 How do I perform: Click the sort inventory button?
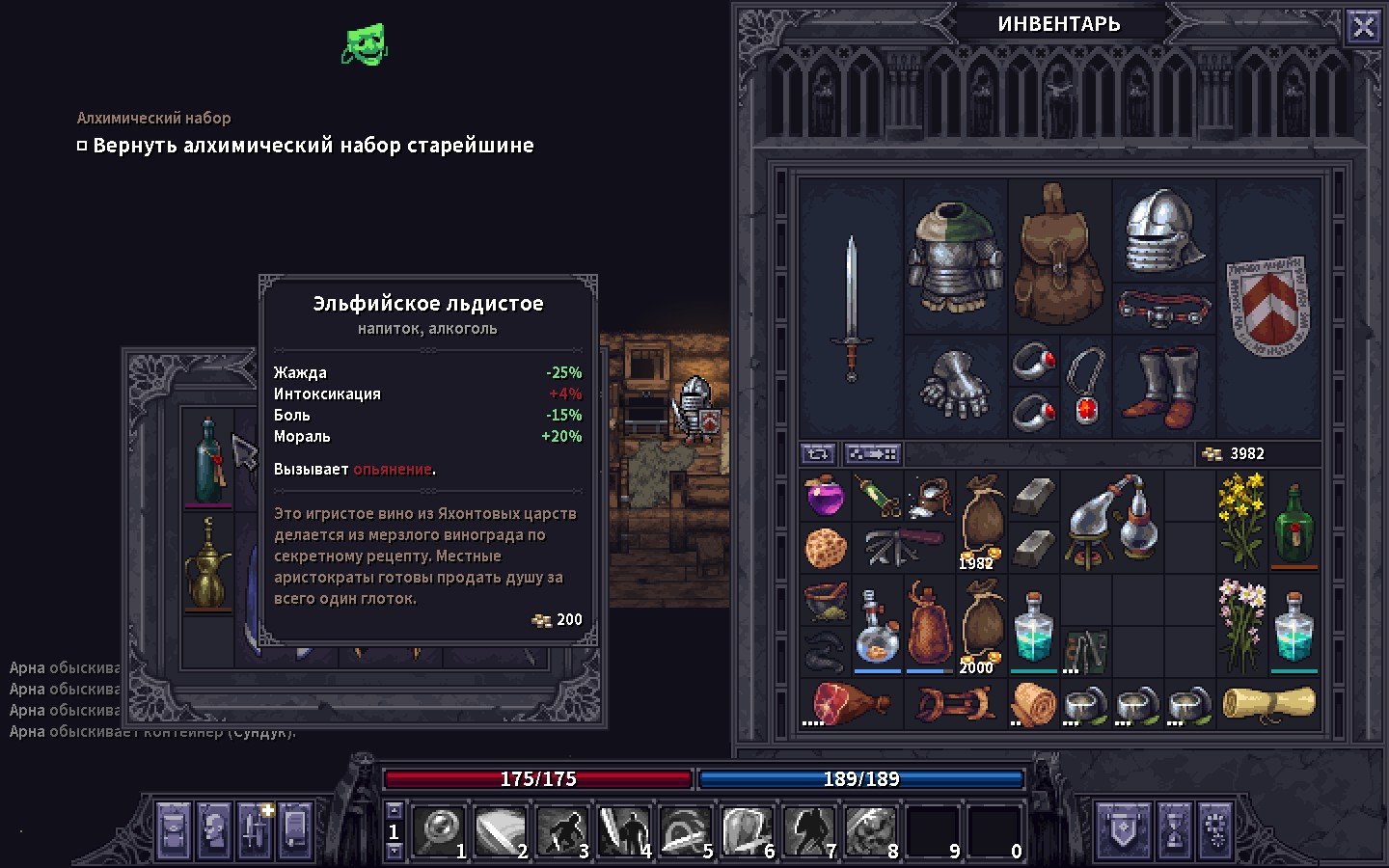coord(818,453)
